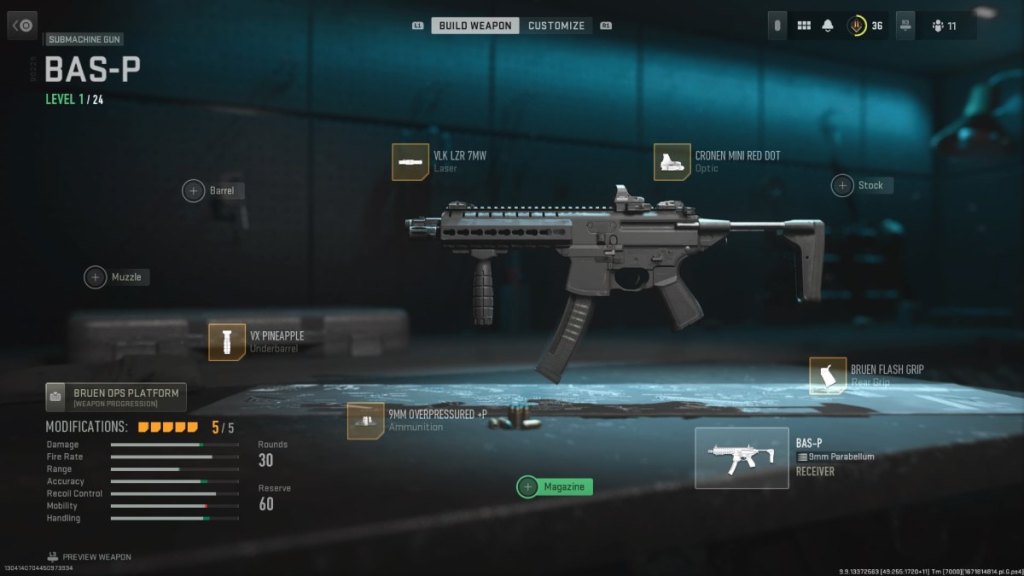Image resolution: width=1024 pixels, height=576 pixels.
Task: Choose the empty Stock attachment slot
Action: [x=843, y=185]
